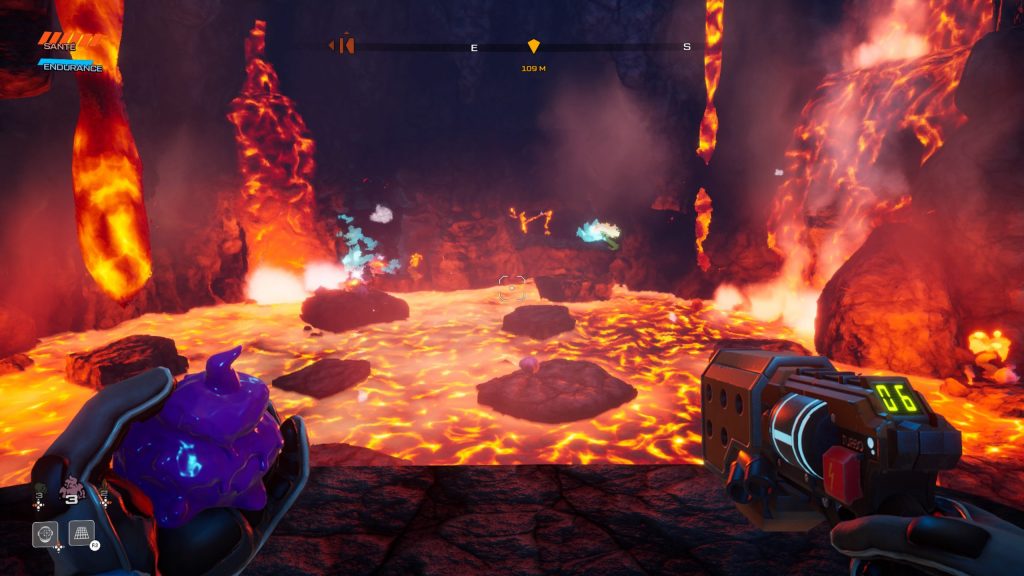Select the pink creature slot showing 3
Image resolution: width=1024 pixels, height=576 pixels.
pyautogui.click(x=72, y=491)
